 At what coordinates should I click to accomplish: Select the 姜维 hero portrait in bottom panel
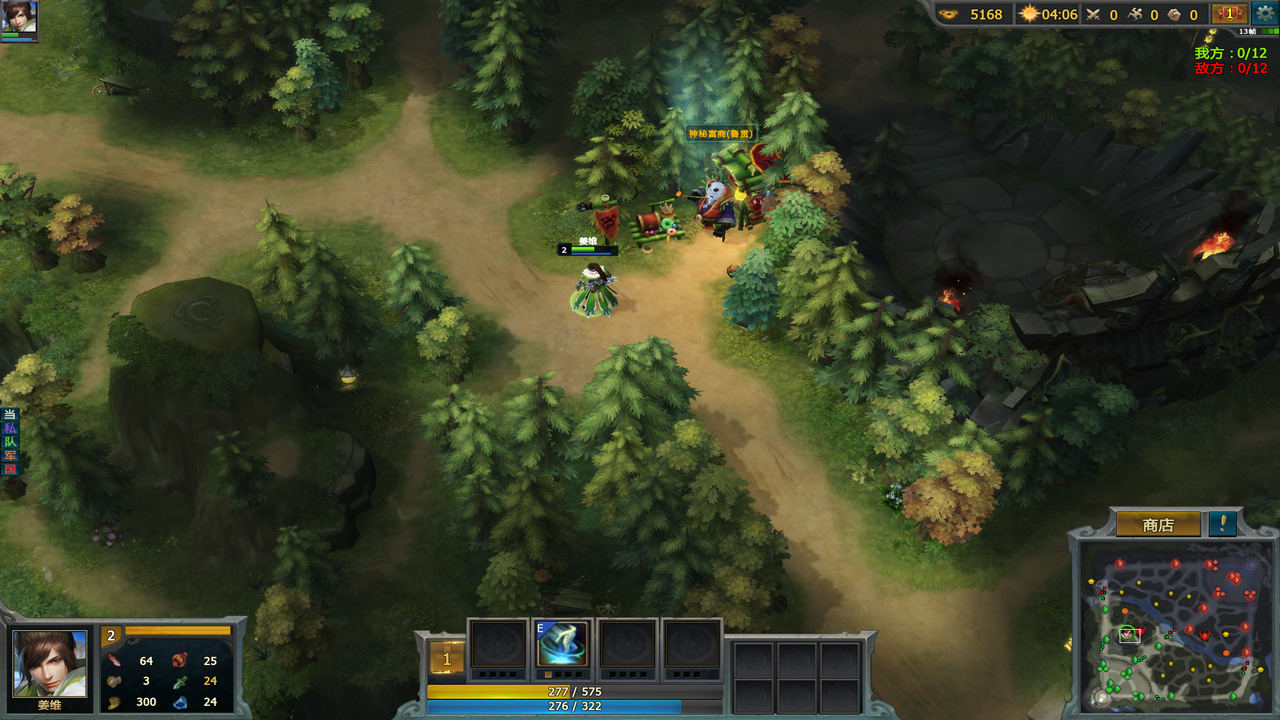point(49,664)
